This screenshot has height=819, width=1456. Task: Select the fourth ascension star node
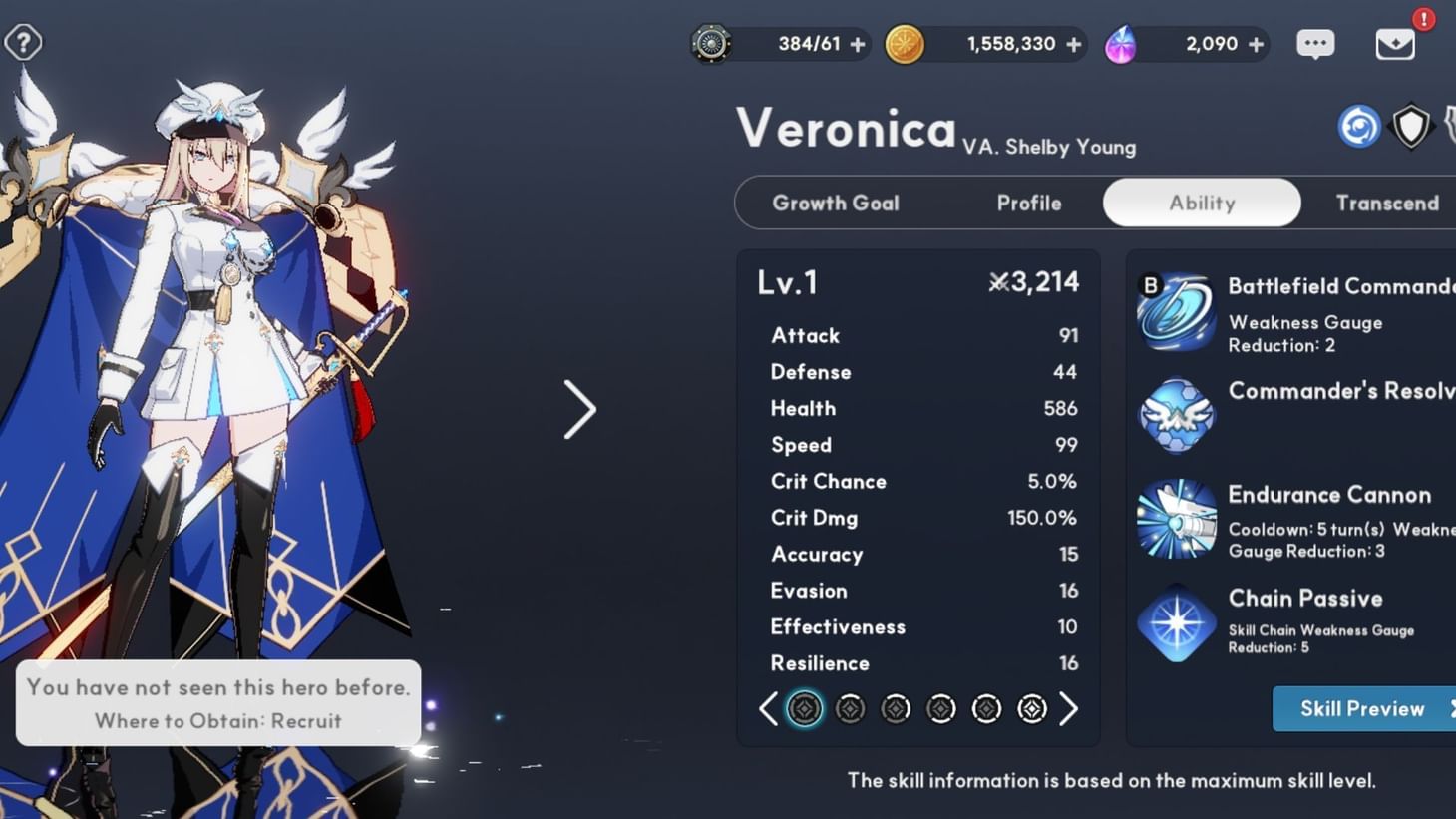point(940,708)
